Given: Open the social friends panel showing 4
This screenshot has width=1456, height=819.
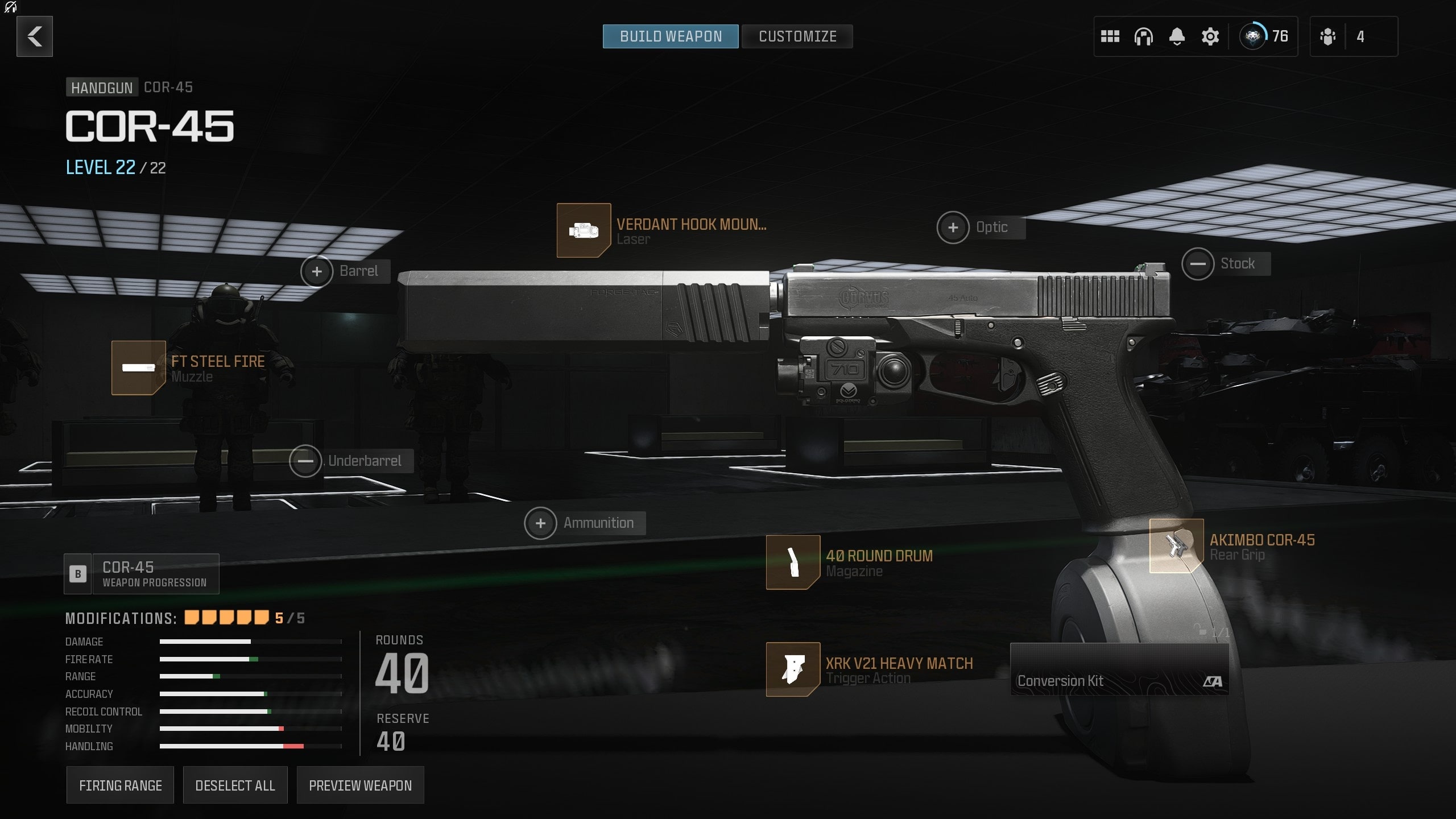Looking at the screenshot, I should (1352, 36).
